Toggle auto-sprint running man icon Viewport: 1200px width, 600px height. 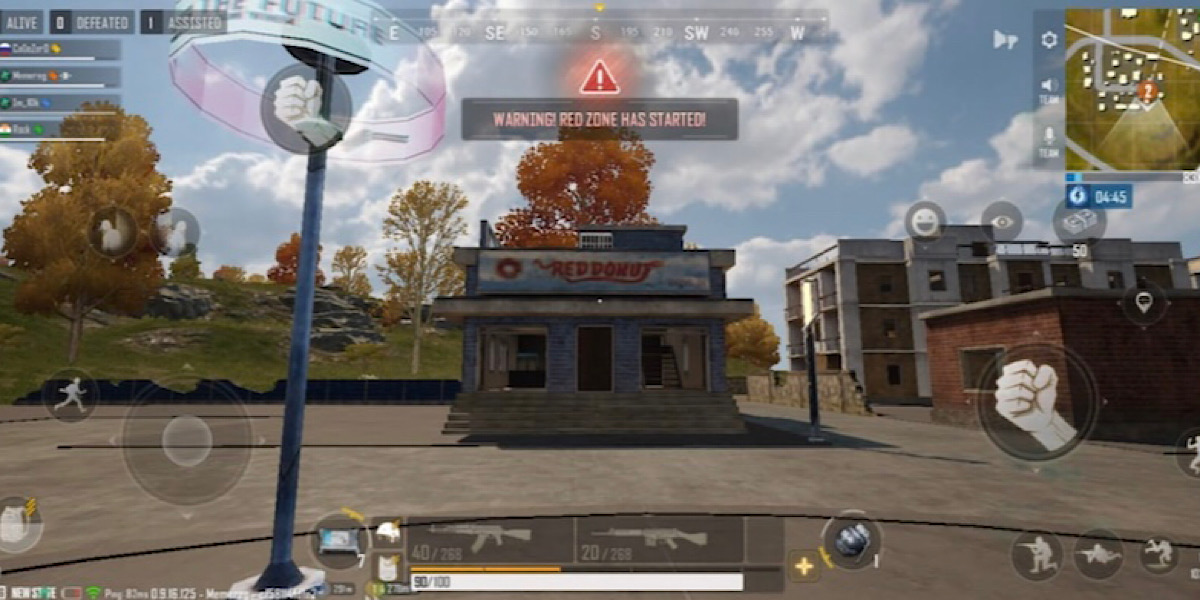(x=70, y=395)
